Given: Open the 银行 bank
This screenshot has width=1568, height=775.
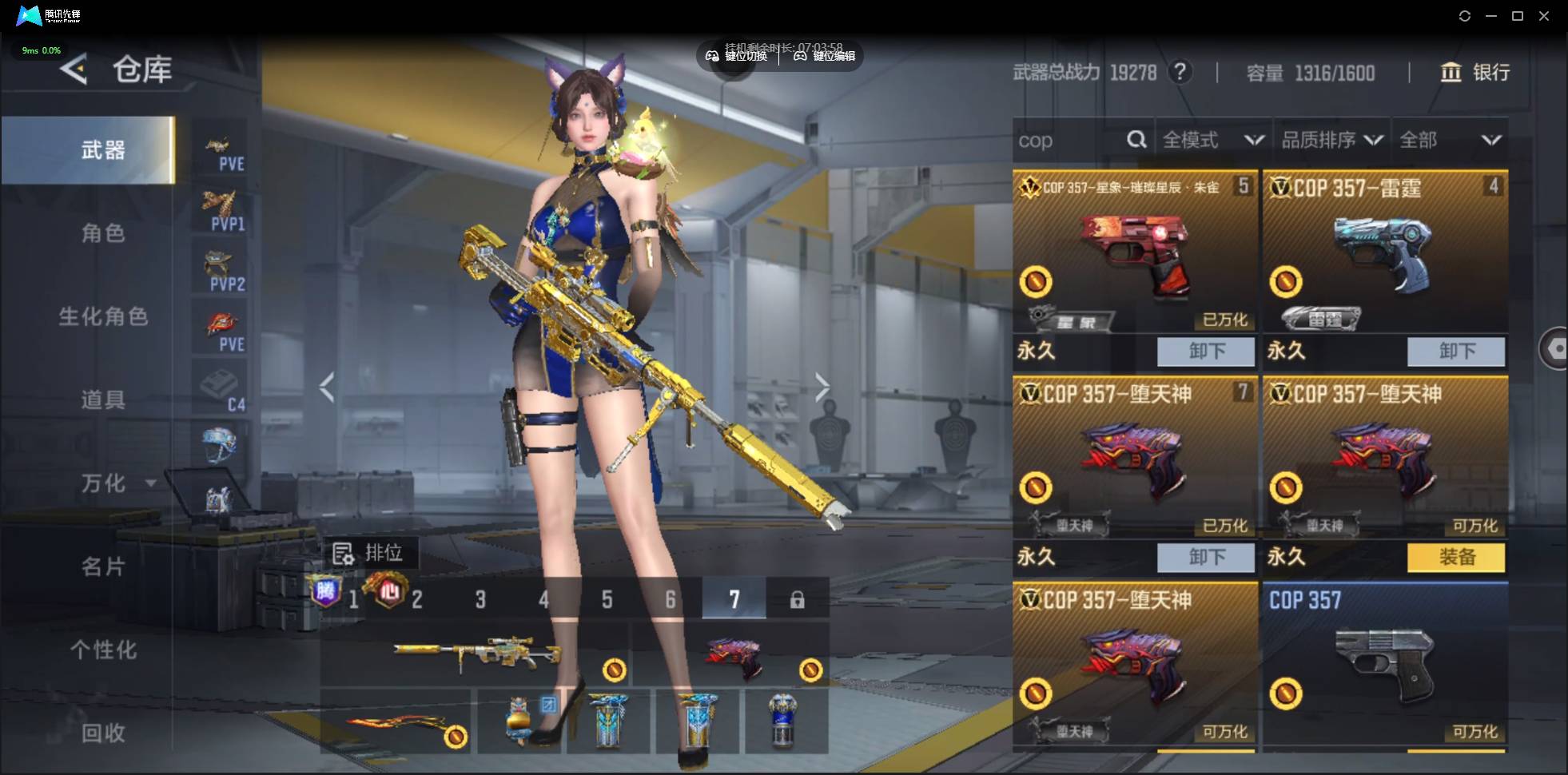Looking at the screenshot, I should click(x=1475, y=73).
